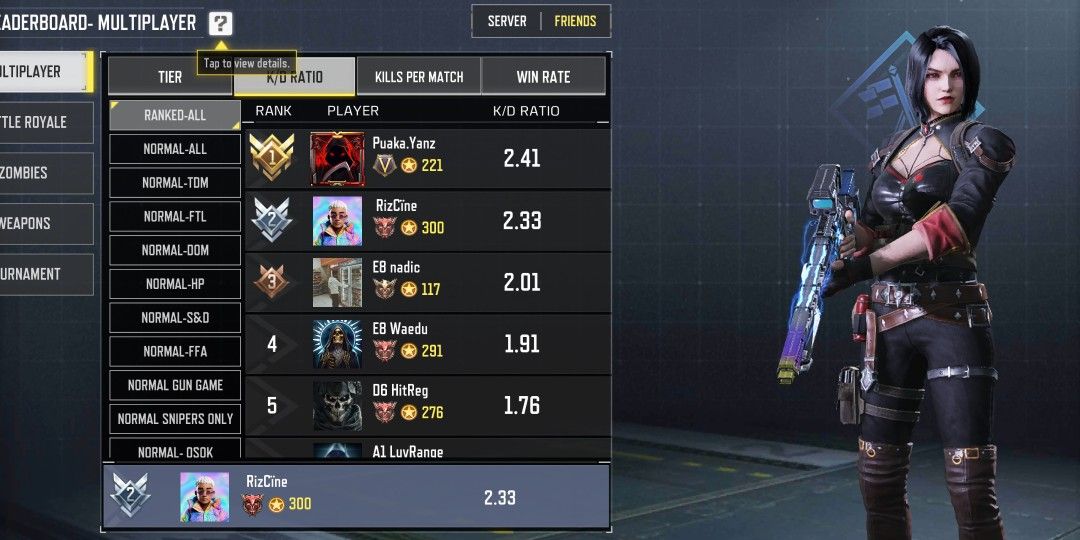Select the Tier tab
Viewport: 1080px width, 540px height.
(x=170, y=77)
